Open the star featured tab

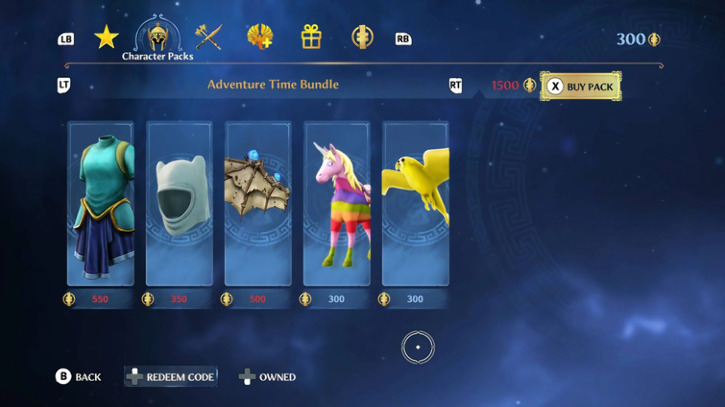[x=106, y=38]
